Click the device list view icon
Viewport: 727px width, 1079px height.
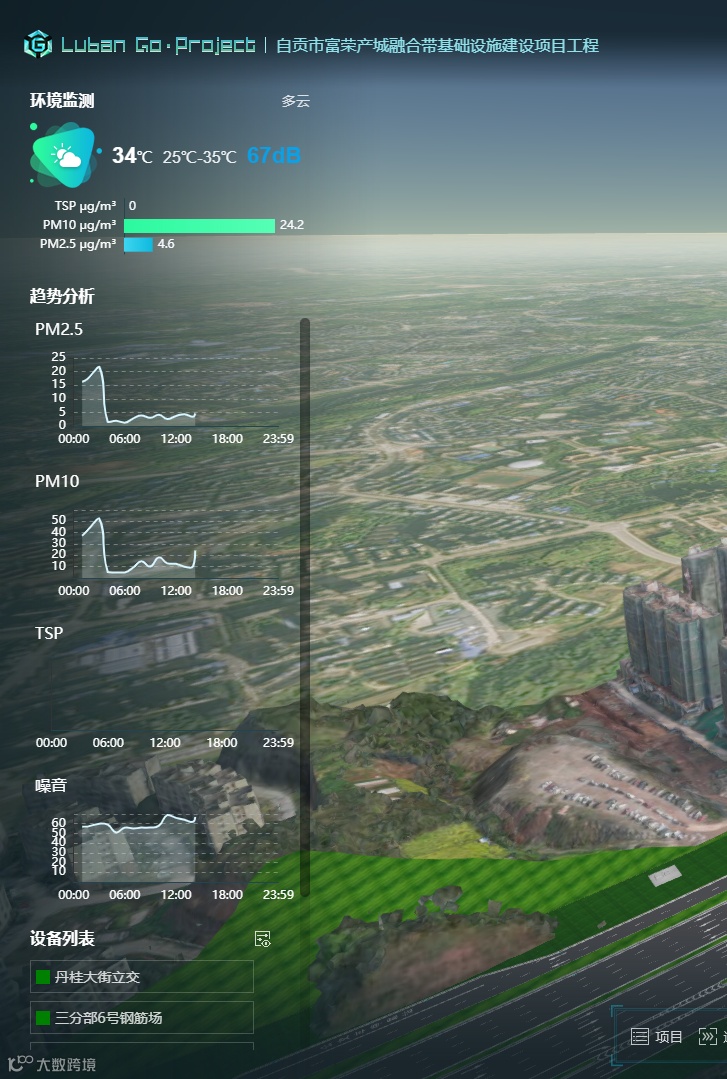pos(263,939)
